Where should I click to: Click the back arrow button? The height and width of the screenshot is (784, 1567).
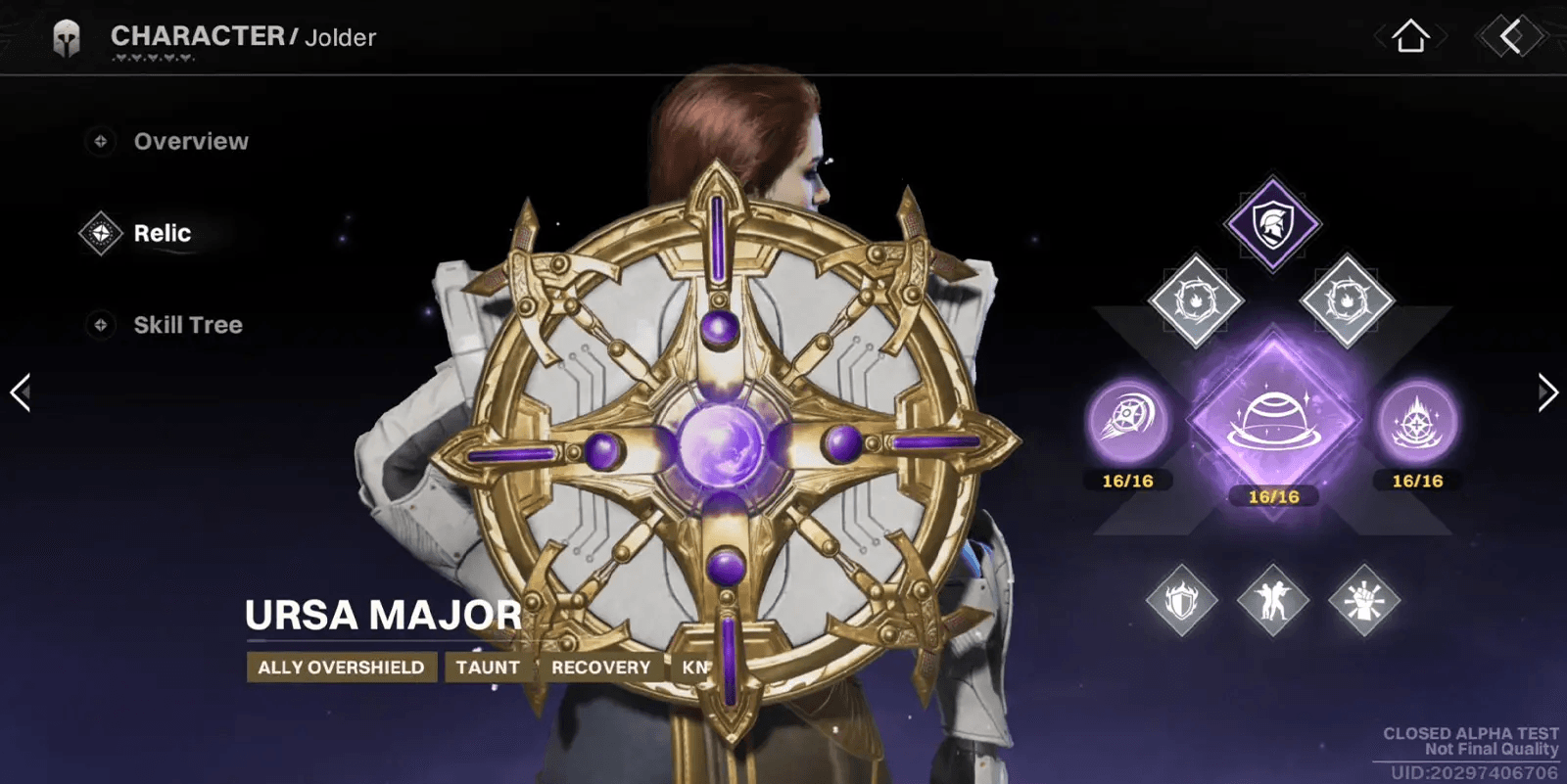[1511, 37]
